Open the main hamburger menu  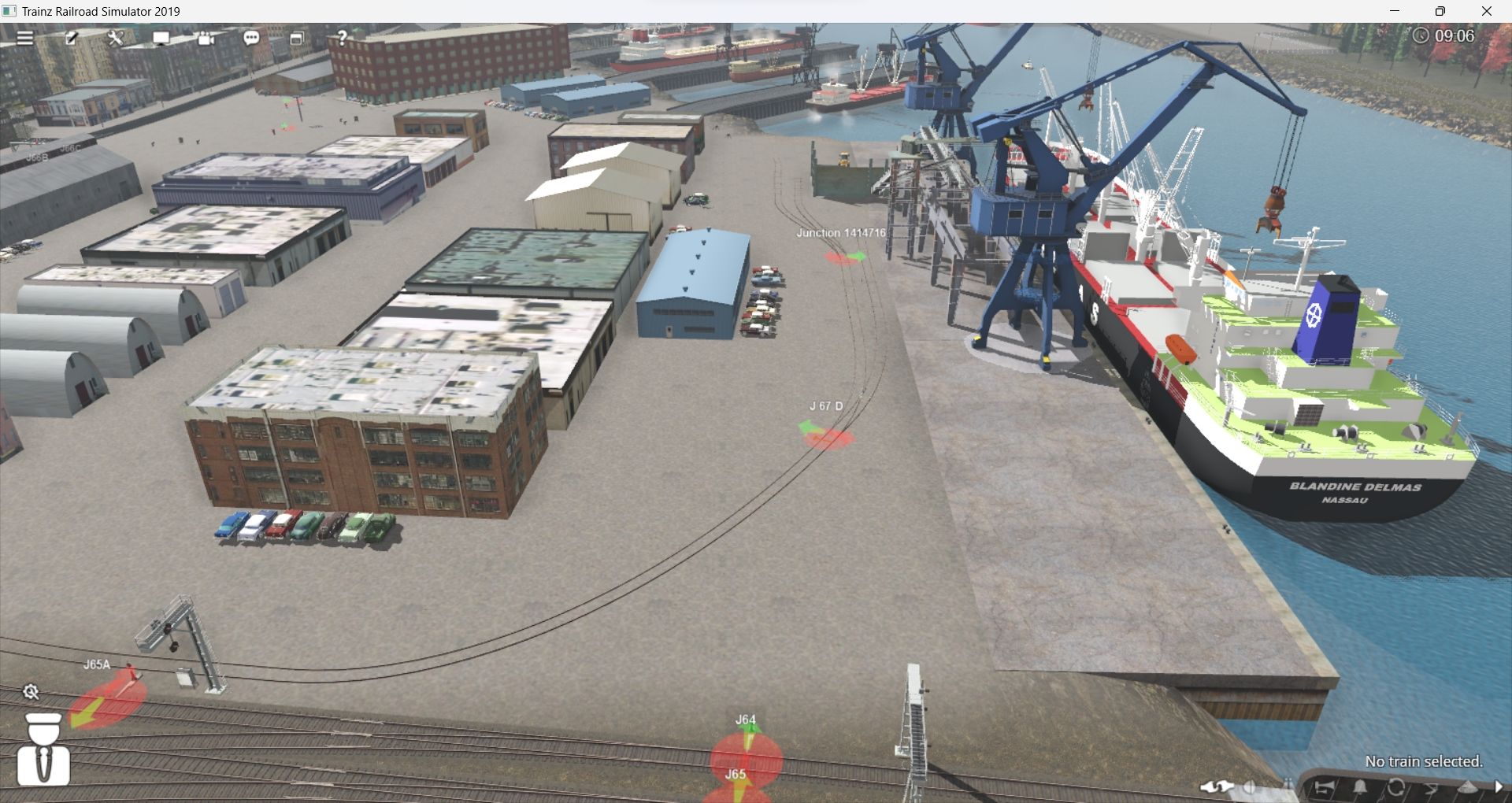click(26, 38)
